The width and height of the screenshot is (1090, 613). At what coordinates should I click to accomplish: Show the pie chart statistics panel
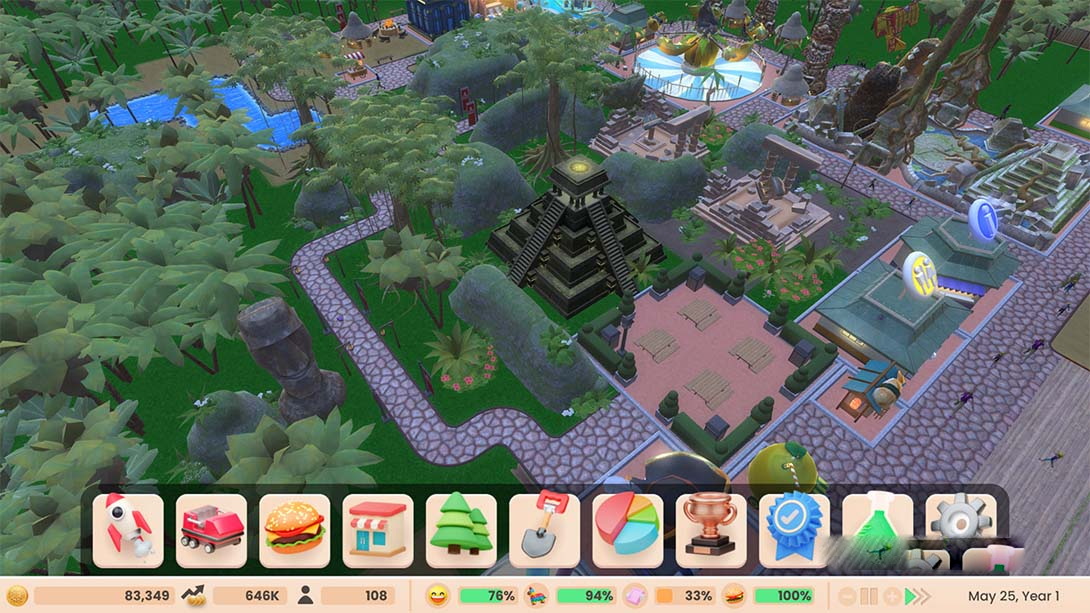tap(627, 530)
